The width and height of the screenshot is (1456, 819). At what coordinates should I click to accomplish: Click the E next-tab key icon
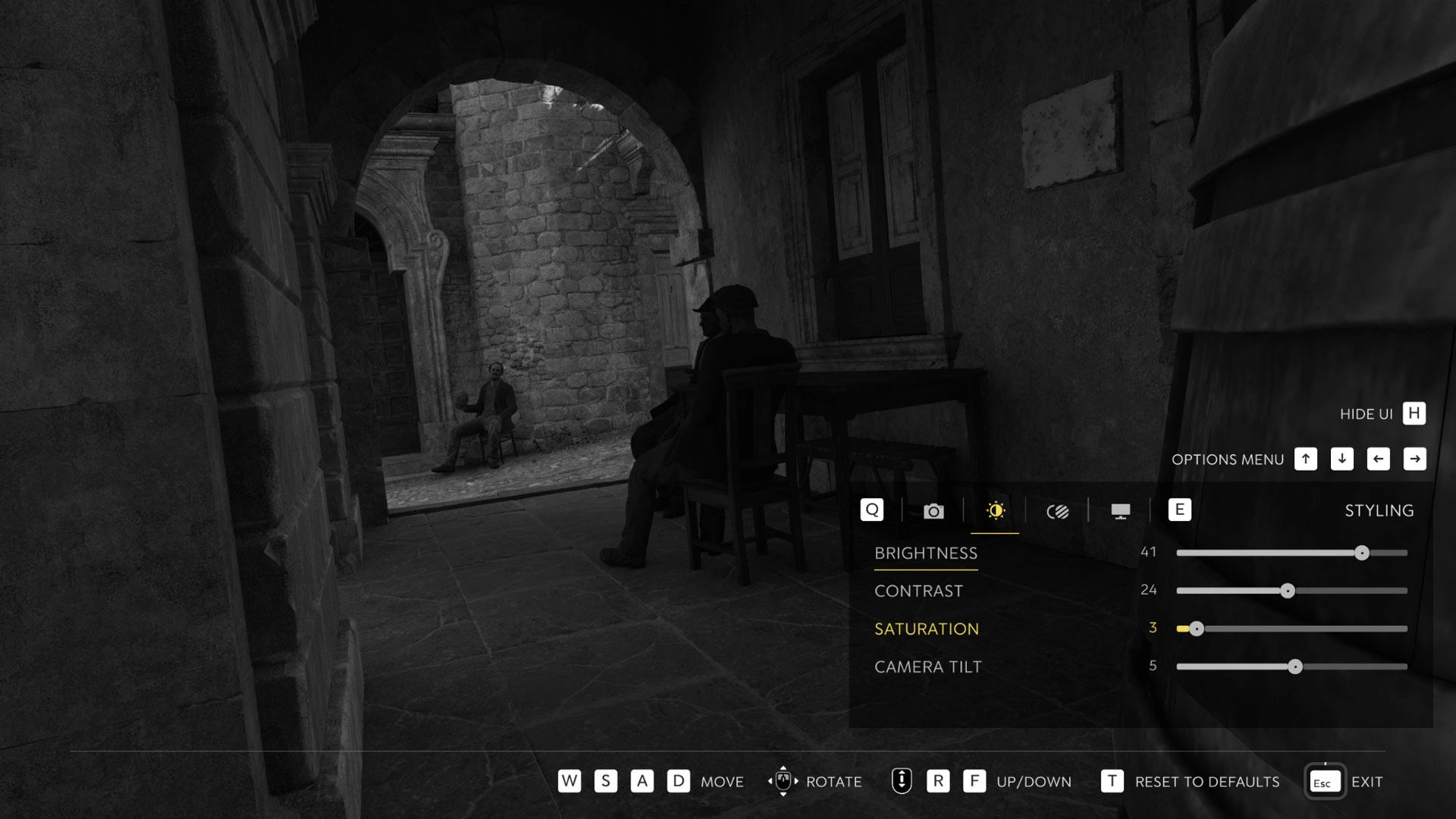pyautogui.click(x=1180, y=510)
